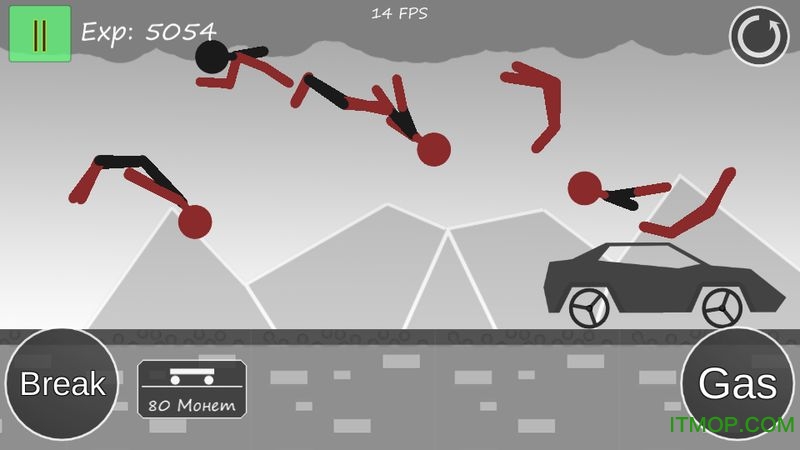Restart the run with the circular arrow
The image size is (800, 450).
tap(759, 36)
